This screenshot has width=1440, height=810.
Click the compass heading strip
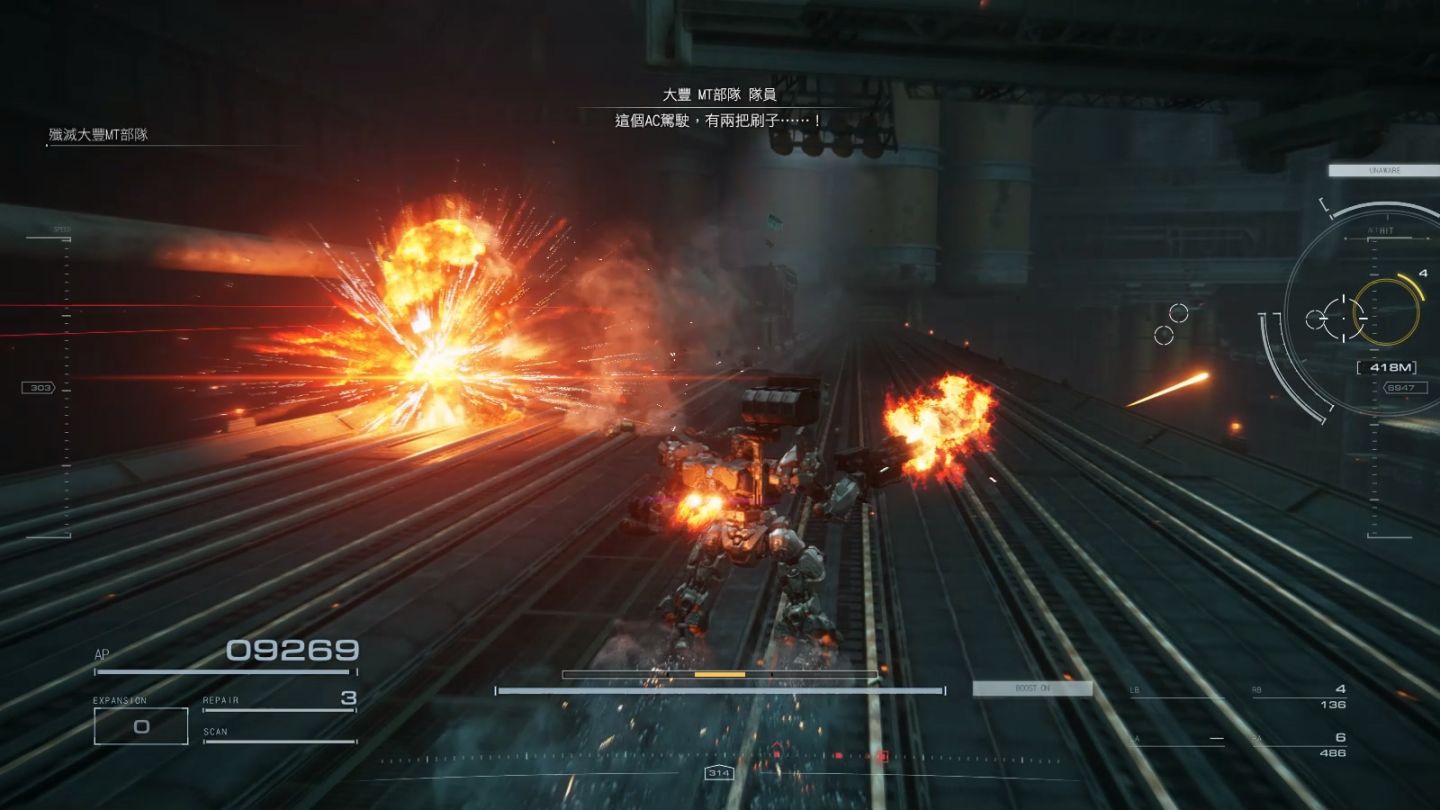pyautogui.click(x=719, y=760)
